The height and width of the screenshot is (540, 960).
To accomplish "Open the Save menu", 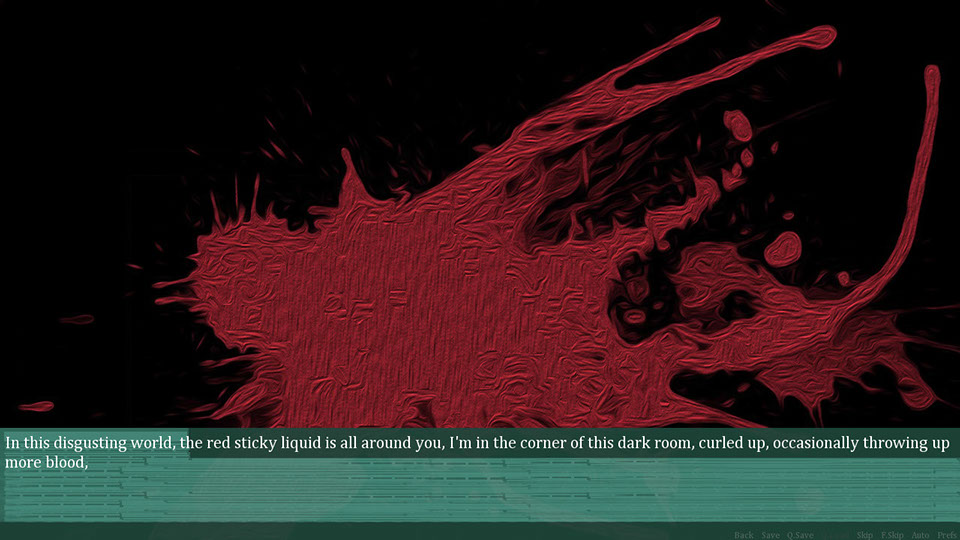I will 770,535.
